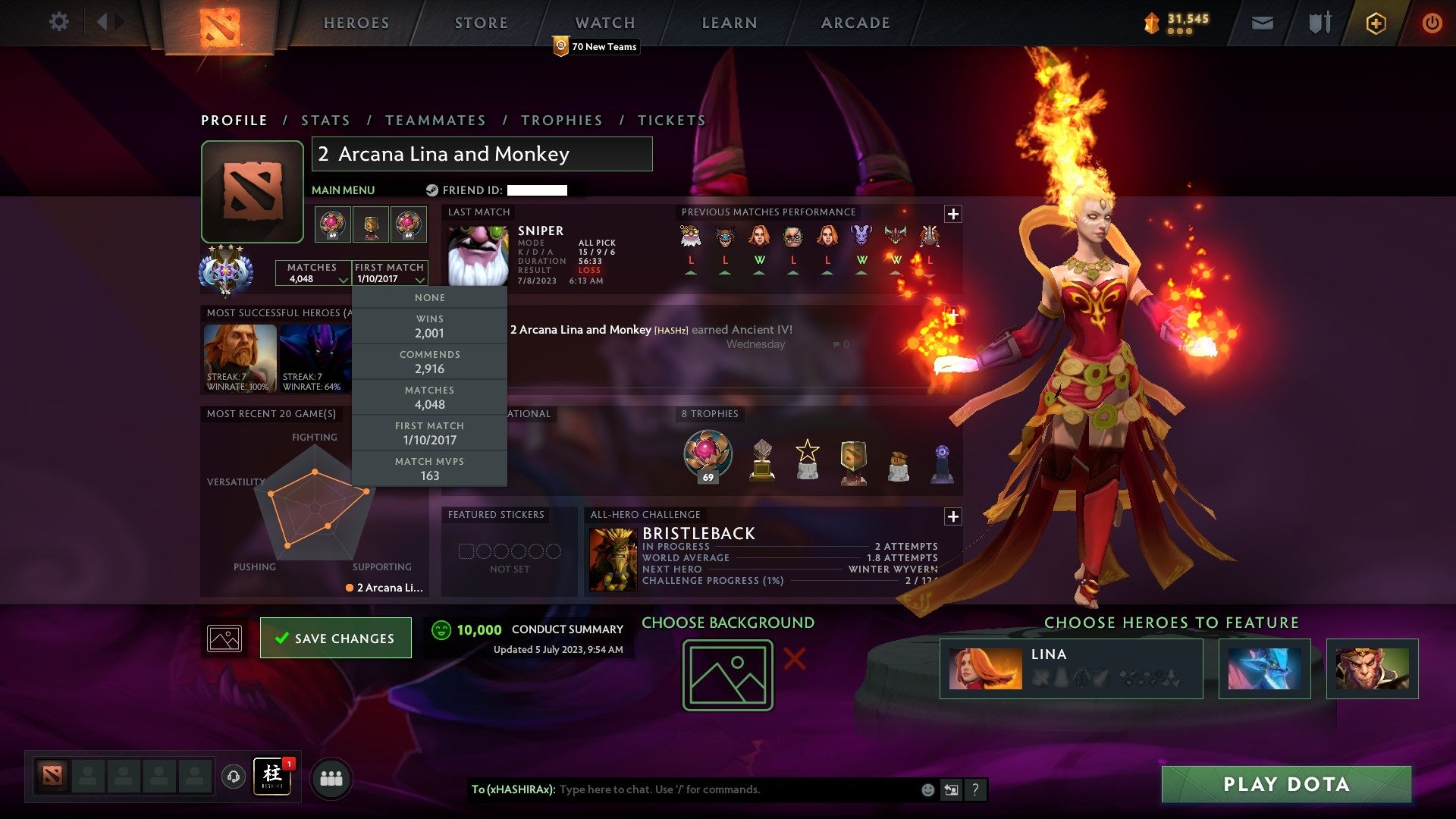Open the friends list group icon
Viewport: 1456px width, 819px height.
point(331,777)
